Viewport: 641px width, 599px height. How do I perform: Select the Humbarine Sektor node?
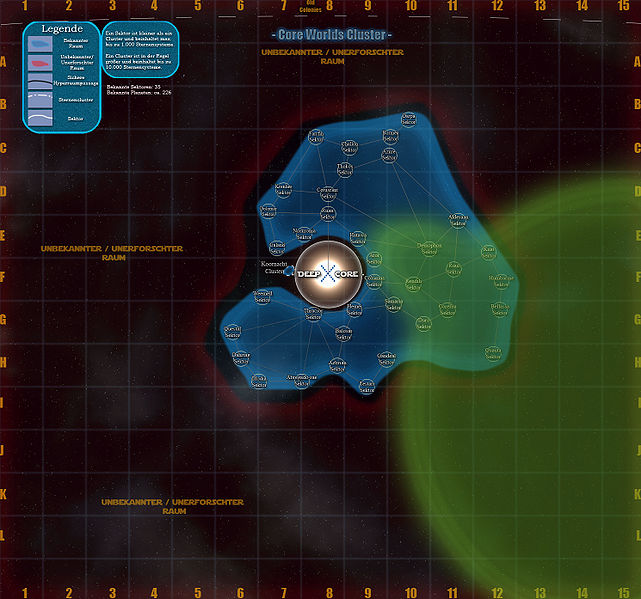[x=502, y=283]
